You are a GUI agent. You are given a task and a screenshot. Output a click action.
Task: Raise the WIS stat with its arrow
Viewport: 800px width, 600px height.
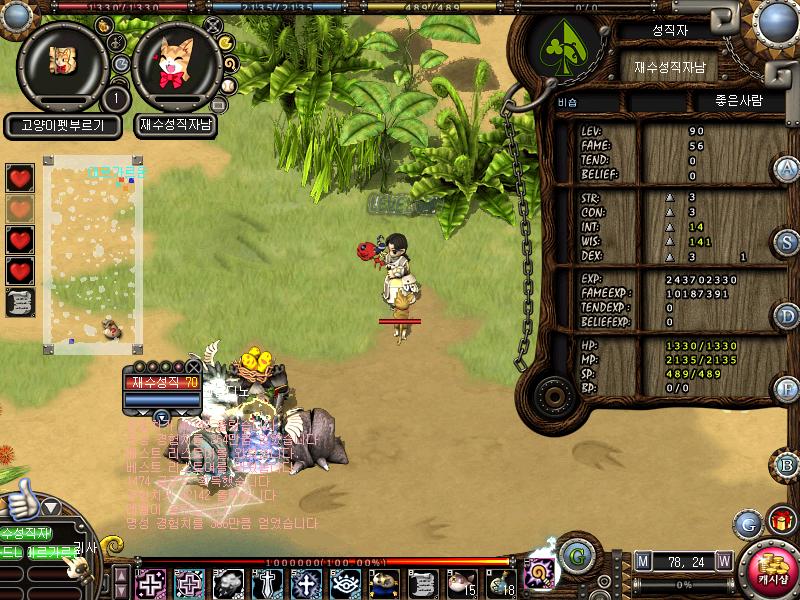670,241
